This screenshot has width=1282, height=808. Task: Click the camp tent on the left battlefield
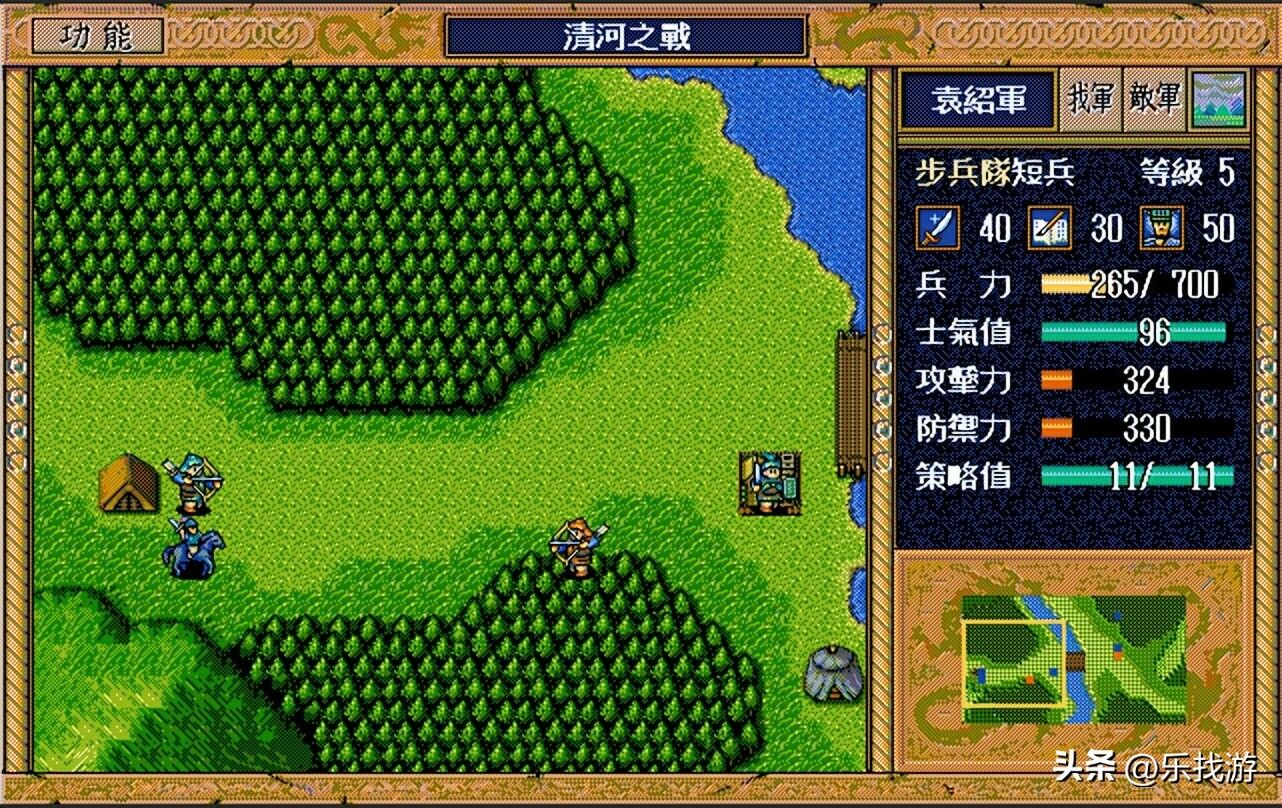tap(128, 485)
